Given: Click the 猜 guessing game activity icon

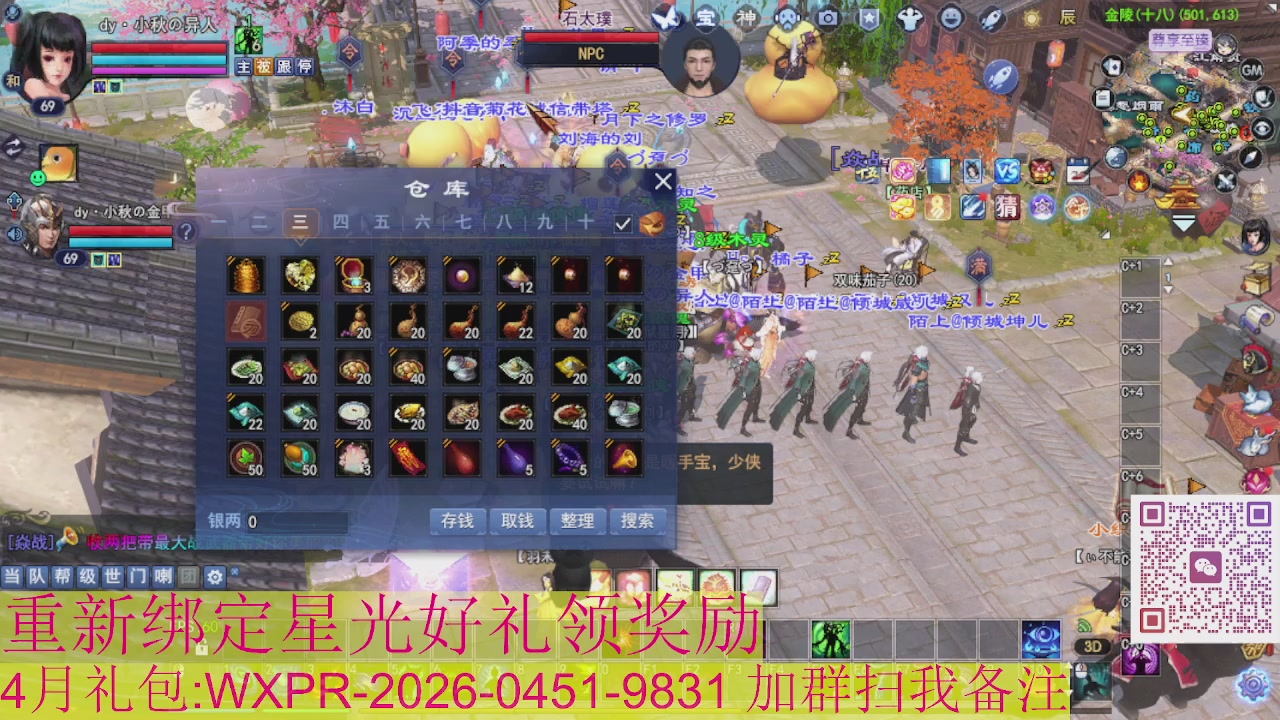Looking at the screenshot, I should 1008,207.
